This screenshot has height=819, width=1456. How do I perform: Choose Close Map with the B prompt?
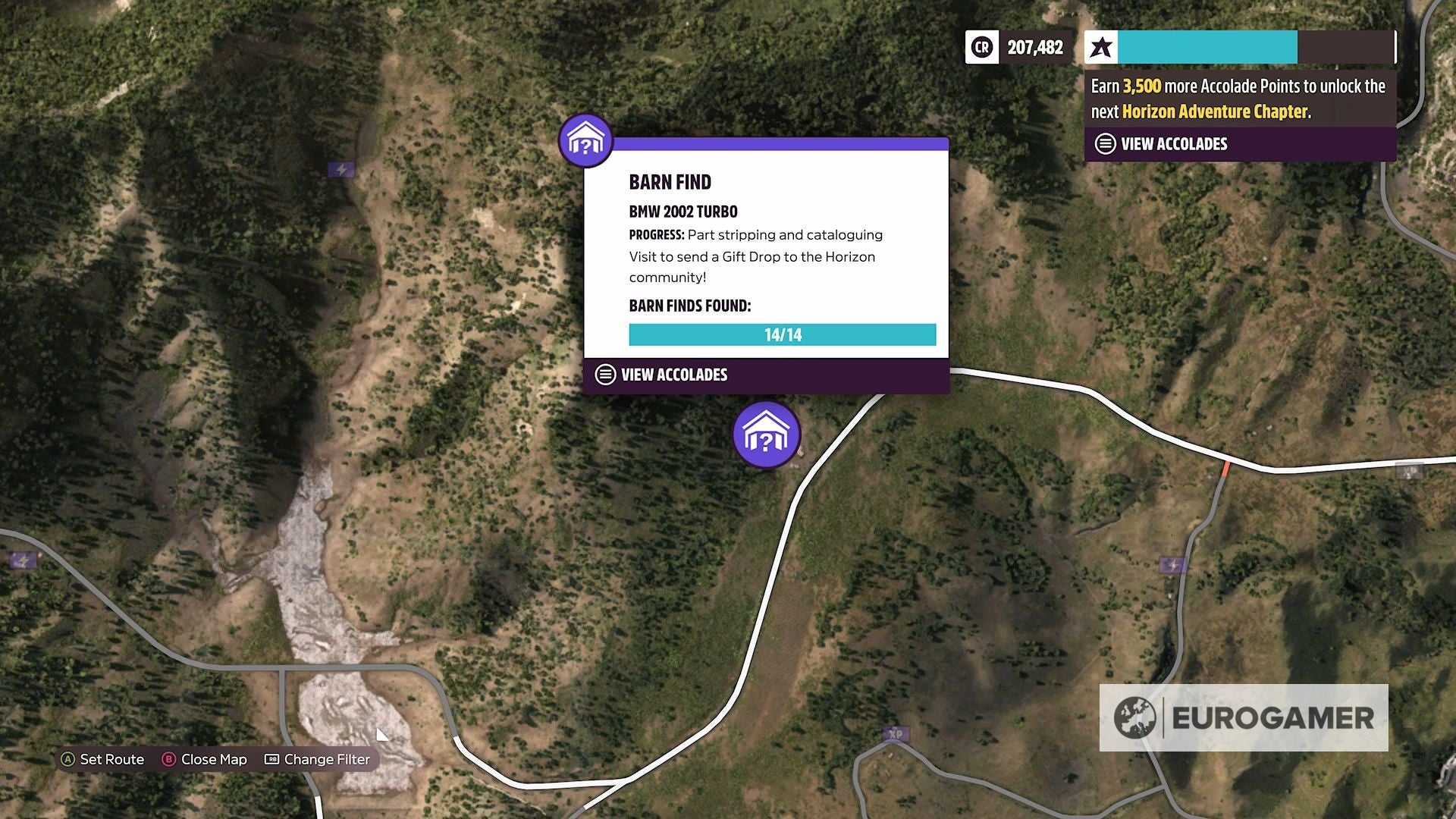tap(205, 759)
